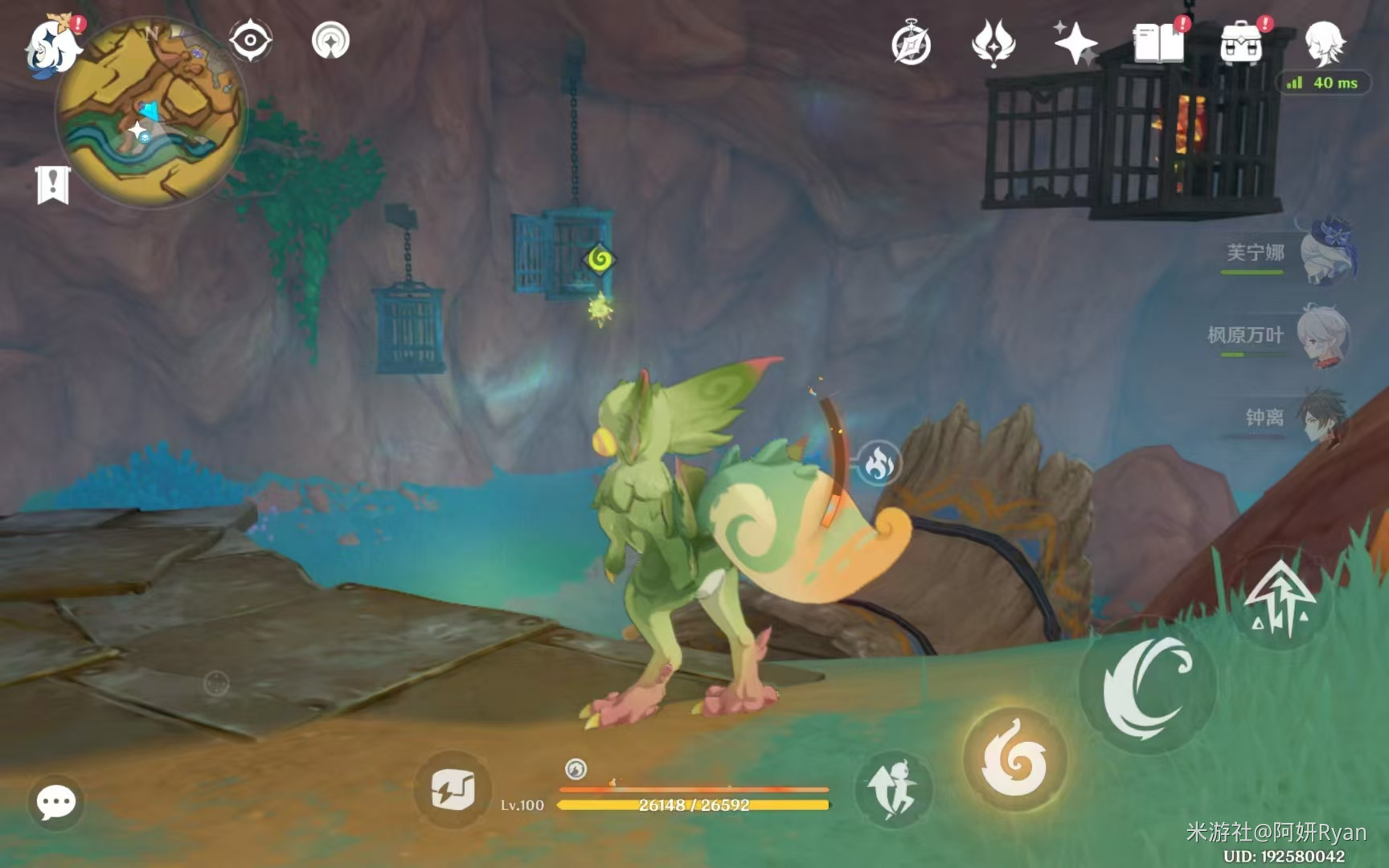Viewport: 1389px width, 868px height.
Task: Open the adventurer handbook book icon
Action: coord(1158,43)
